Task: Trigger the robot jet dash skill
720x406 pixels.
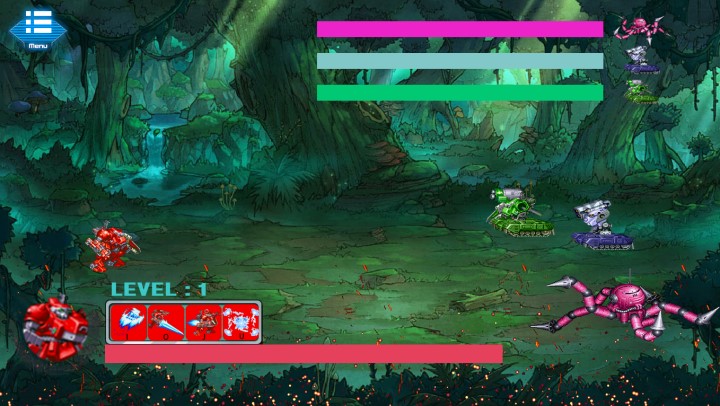Action: coord(203,321)
